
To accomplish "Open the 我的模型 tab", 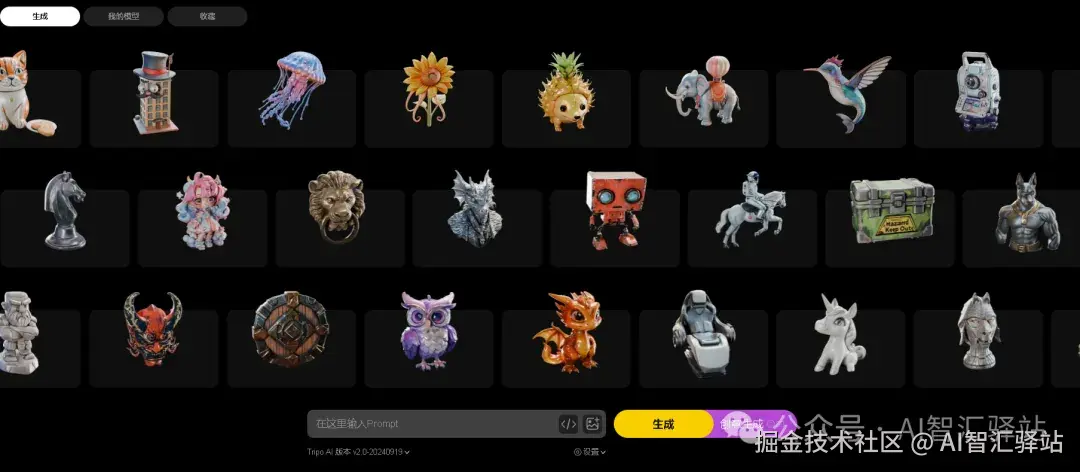I will point(123,16).
